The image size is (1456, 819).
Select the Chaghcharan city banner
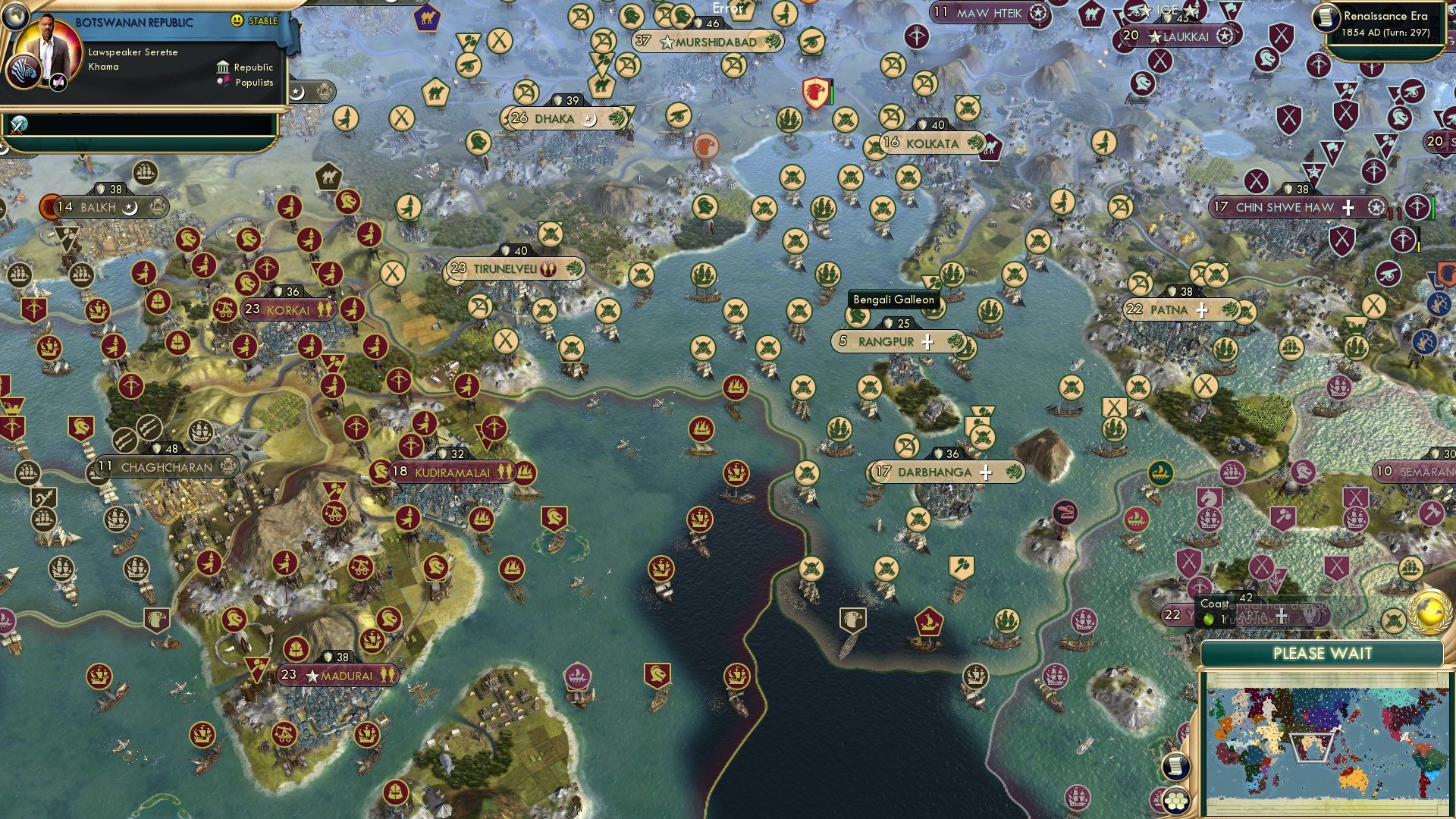click(167, 467)
